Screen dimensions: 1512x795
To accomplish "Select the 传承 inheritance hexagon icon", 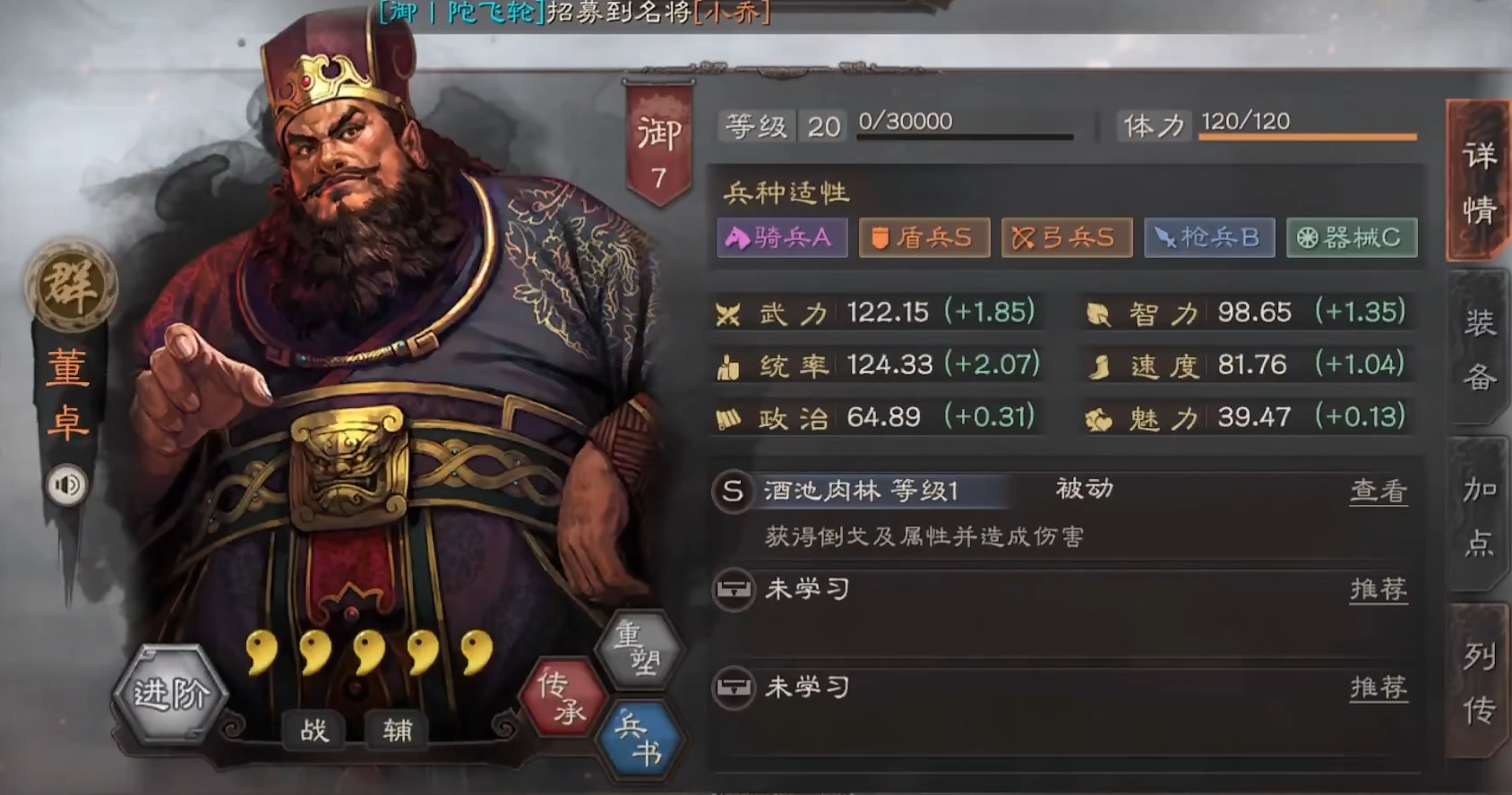I will (563, 697).
